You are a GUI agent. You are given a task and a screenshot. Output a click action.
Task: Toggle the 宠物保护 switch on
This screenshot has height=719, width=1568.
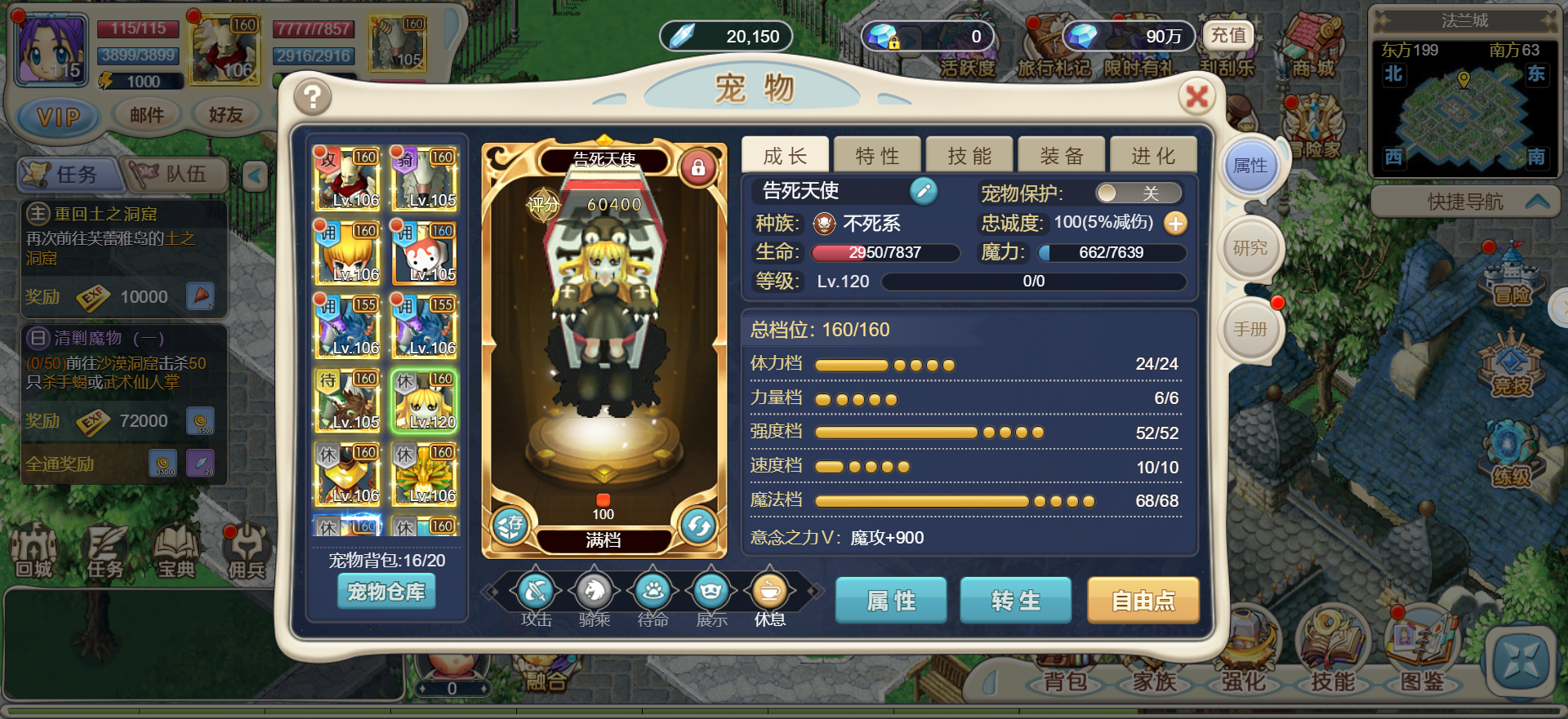tap(1139, 193)
